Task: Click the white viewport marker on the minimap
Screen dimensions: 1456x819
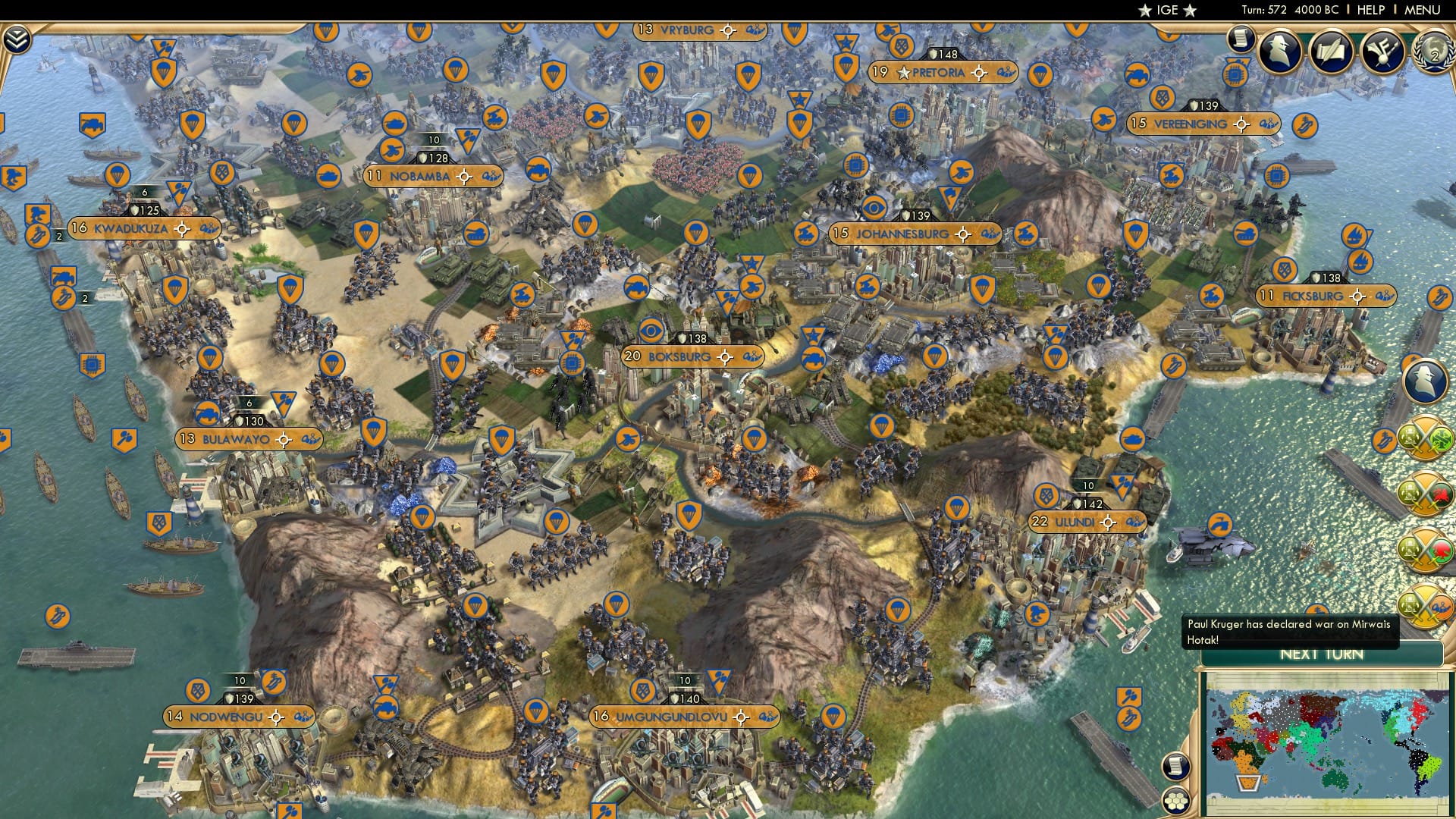Action: (x=1247, y=783)
